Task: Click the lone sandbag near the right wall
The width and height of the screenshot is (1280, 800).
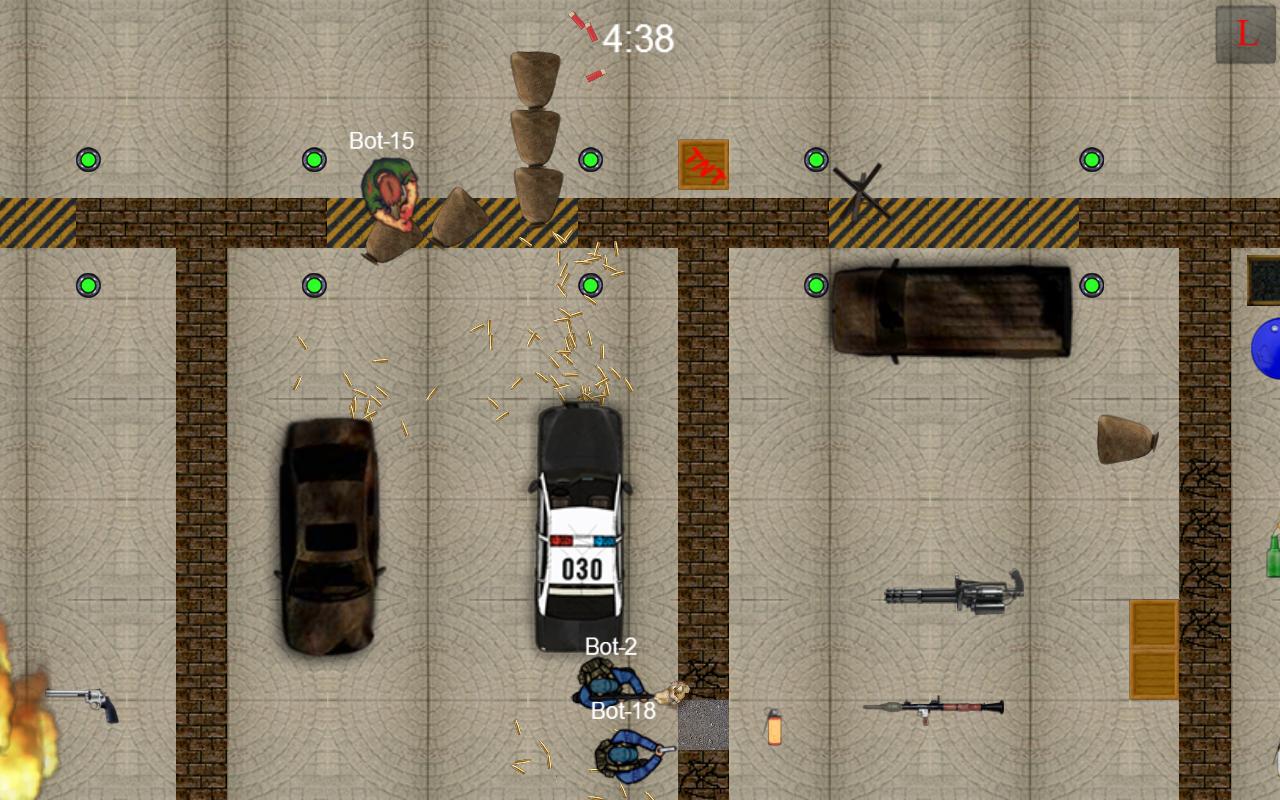Action: pyautogui.click(x=1125, y=440)
